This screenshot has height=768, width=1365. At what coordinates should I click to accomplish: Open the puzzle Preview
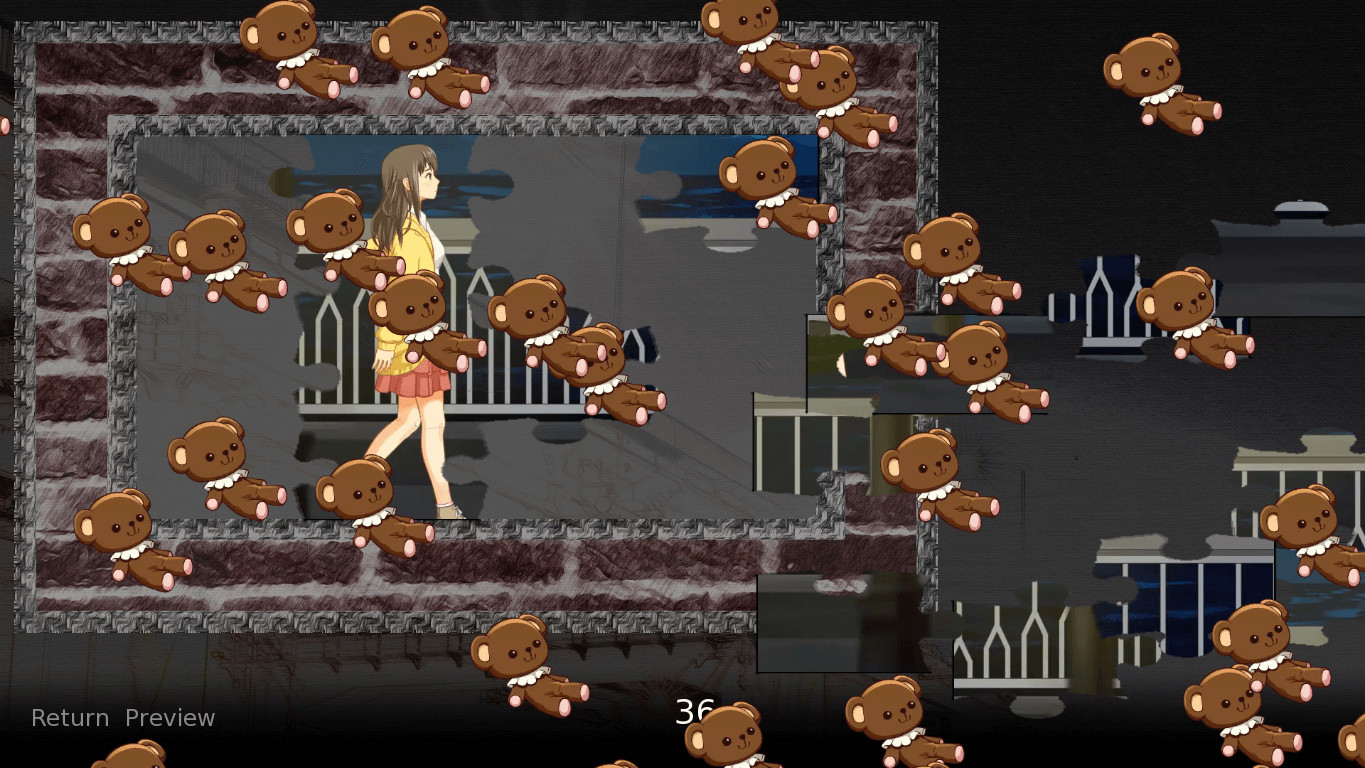(x=170, y=717)
